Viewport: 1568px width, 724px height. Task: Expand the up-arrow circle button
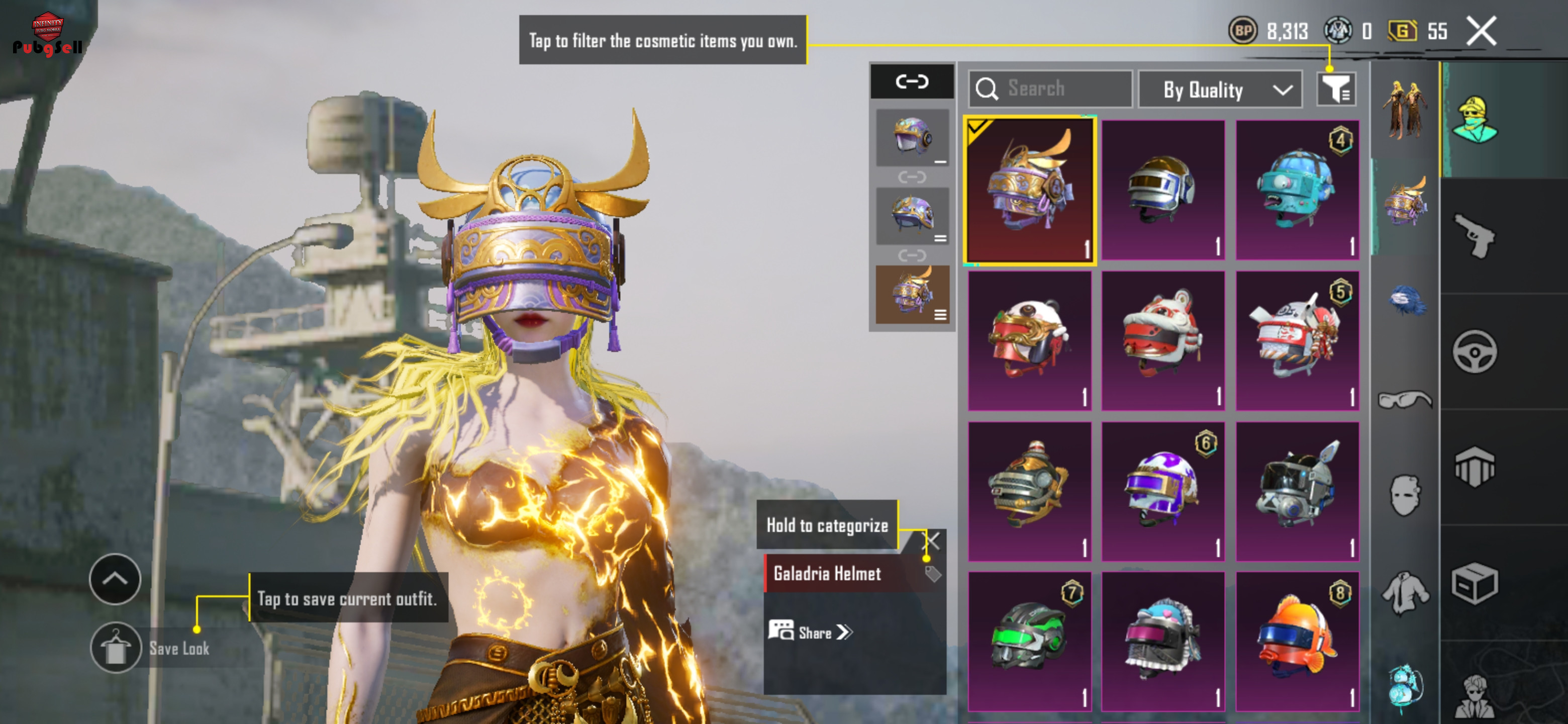click(x=115, y=579)
